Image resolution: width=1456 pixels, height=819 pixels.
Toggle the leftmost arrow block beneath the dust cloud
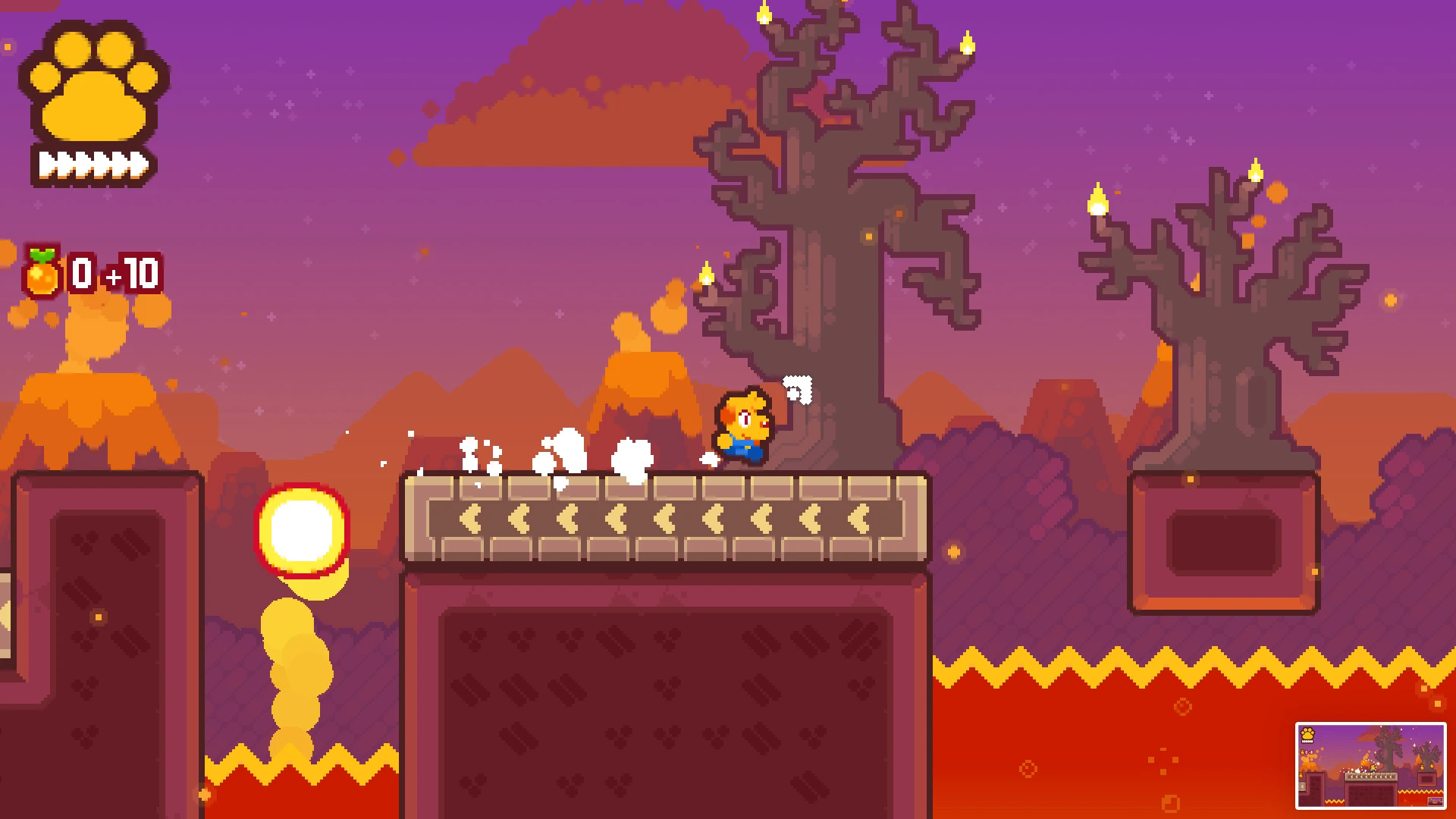[x=469, y=518]
